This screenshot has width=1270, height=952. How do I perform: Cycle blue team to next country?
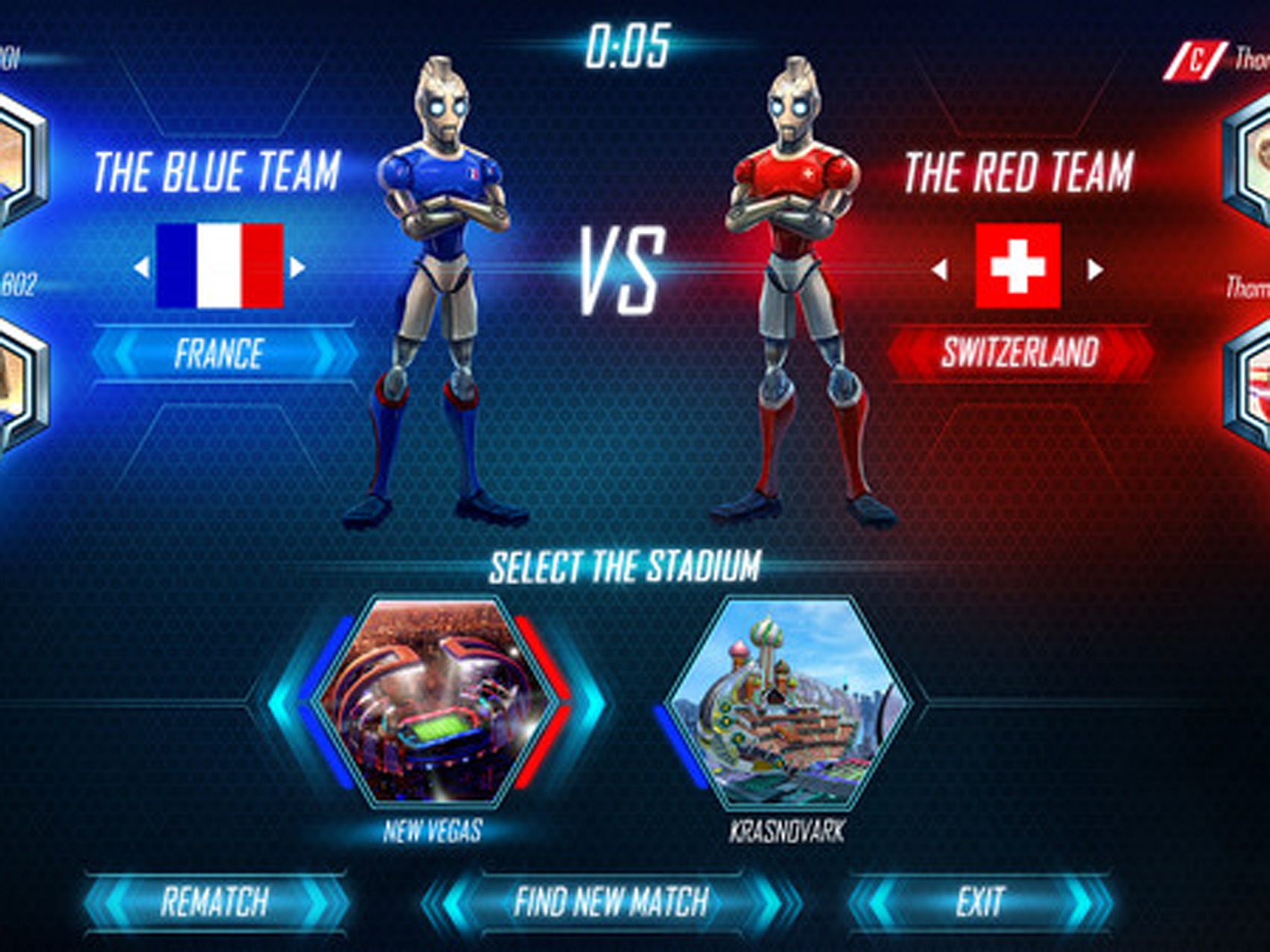(297, 267)
